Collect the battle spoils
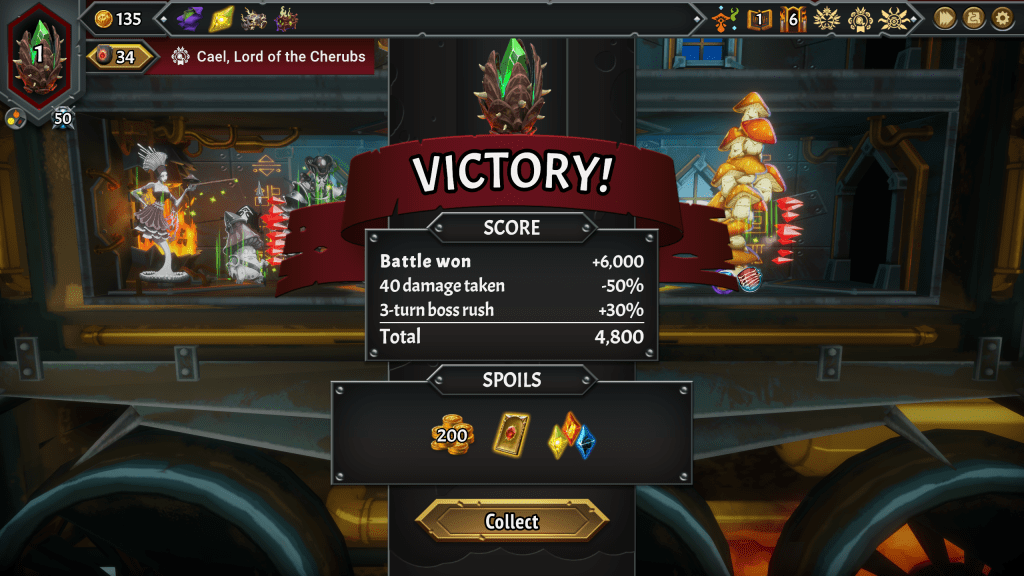The height and width of the screenshot is (576, 1024). pyautogui.click(x=511, y=521)
